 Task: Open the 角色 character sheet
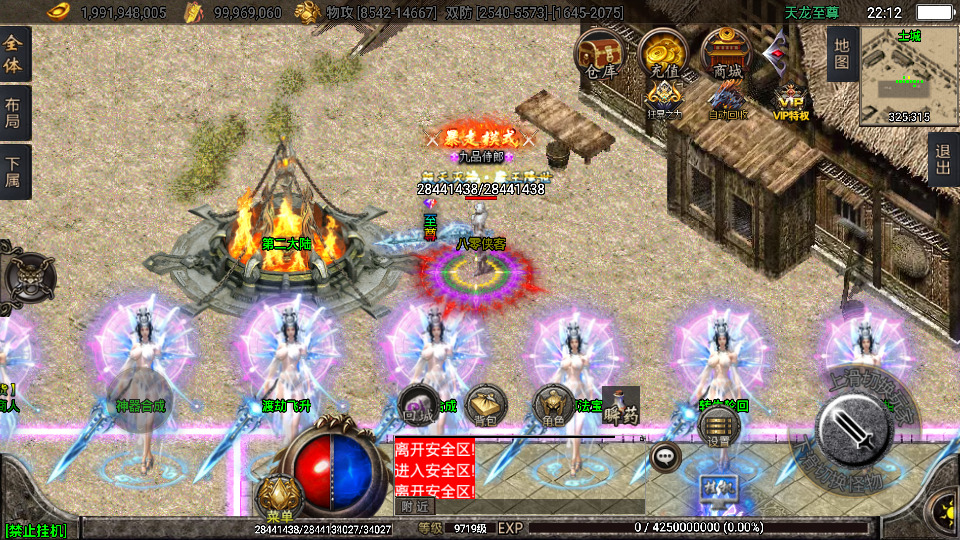point(553,405)
